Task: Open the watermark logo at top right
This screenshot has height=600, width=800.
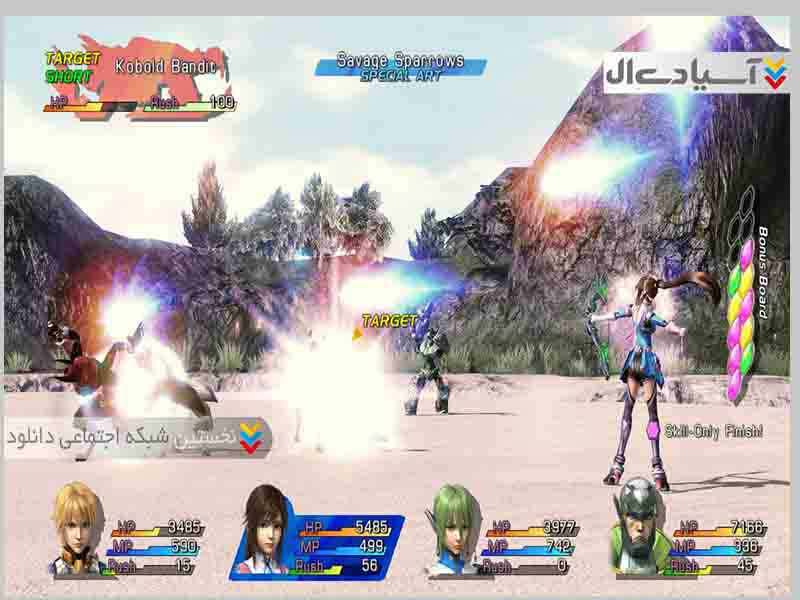Action: 695,72
